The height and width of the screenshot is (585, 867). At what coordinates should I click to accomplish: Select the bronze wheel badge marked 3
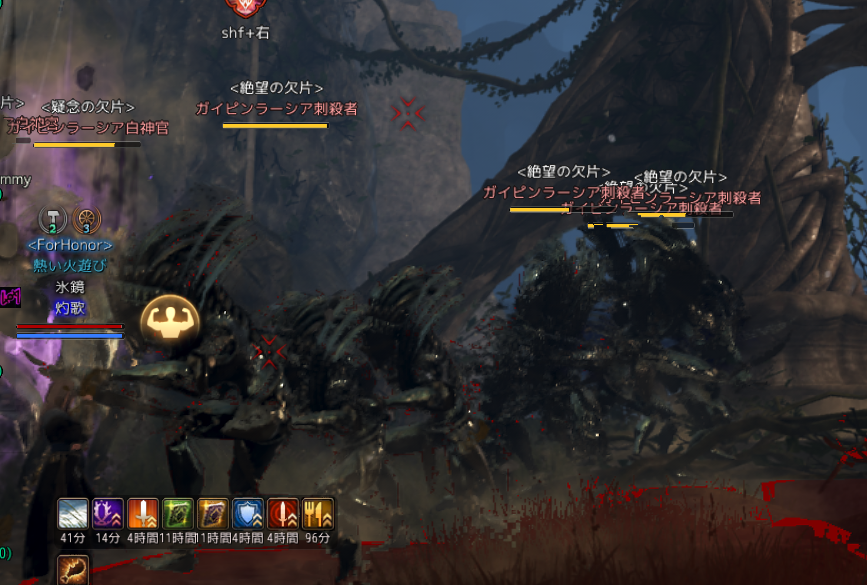86,220
